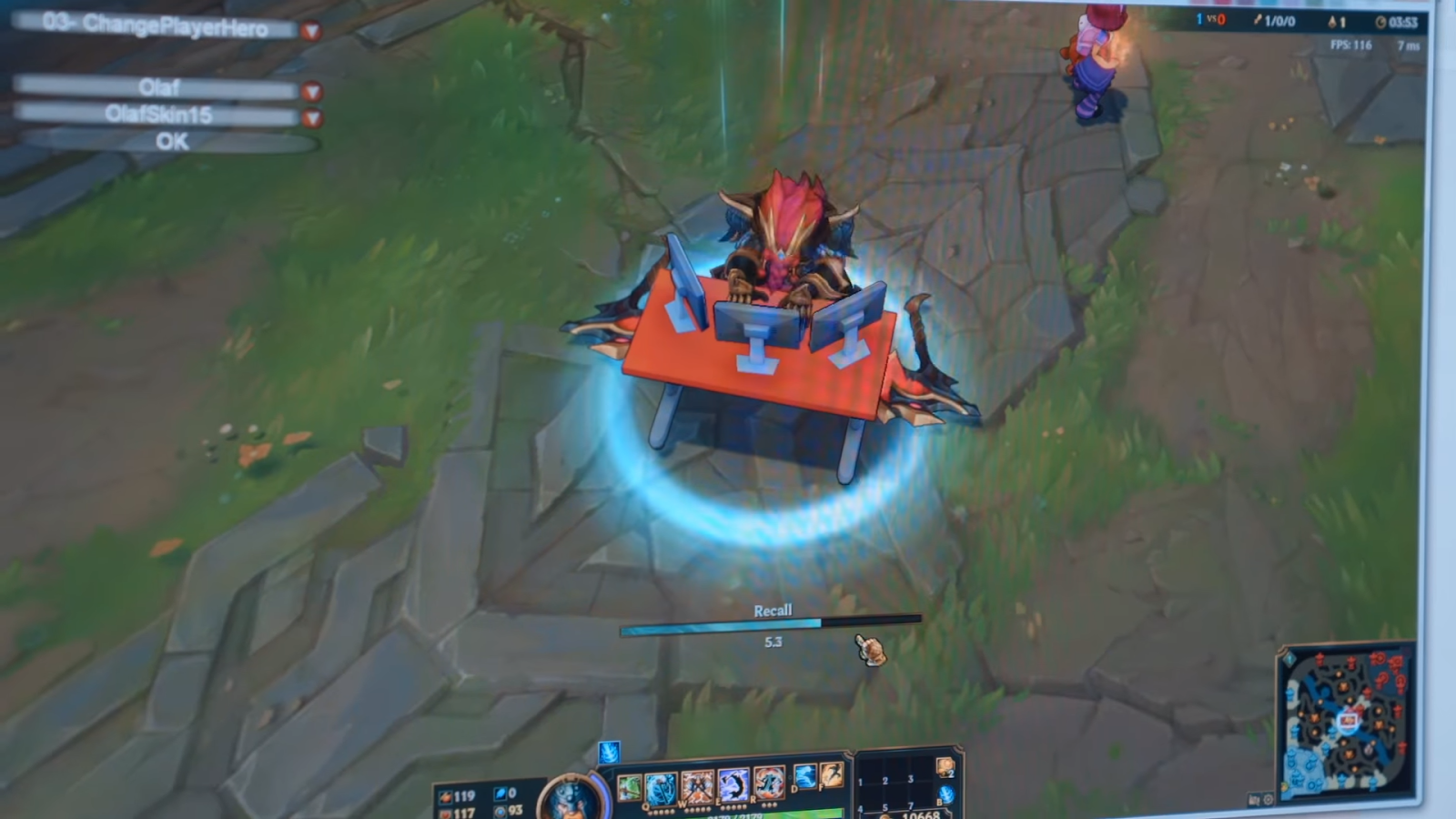Click the trinket ward item icon

pos(945,767)
